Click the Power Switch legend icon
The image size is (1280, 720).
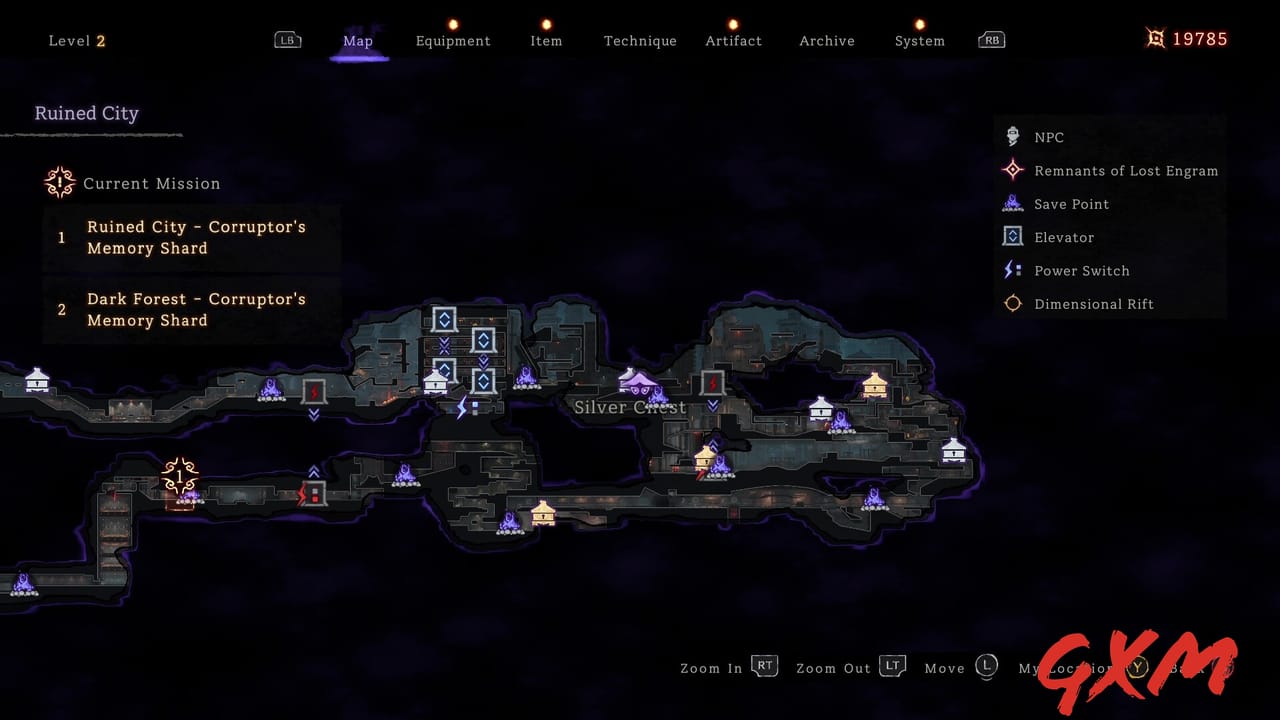pyautogui.click(x=1012, y=270)
